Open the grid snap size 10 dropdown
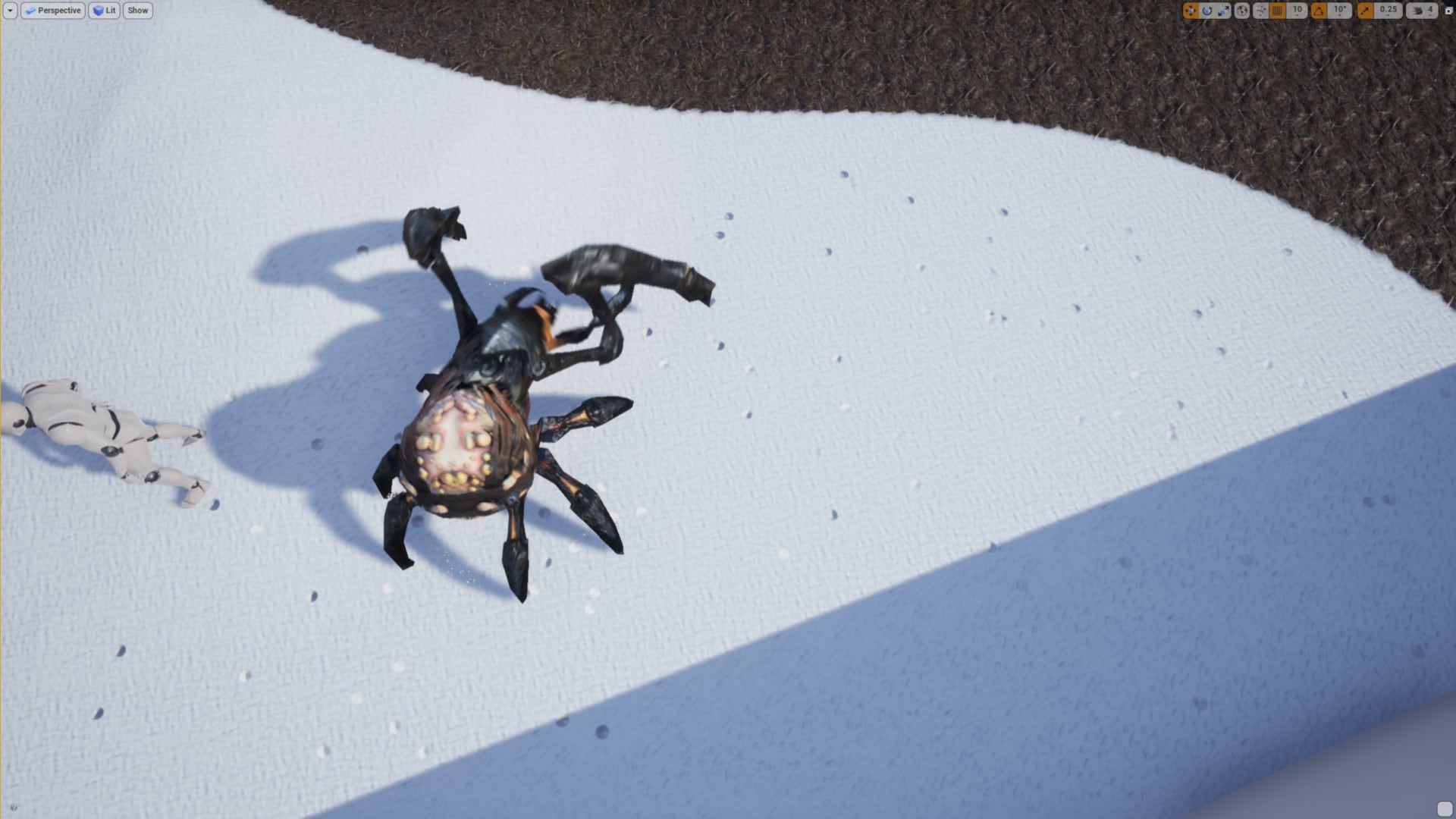The image size is (1456, 819). (1298, 11)
